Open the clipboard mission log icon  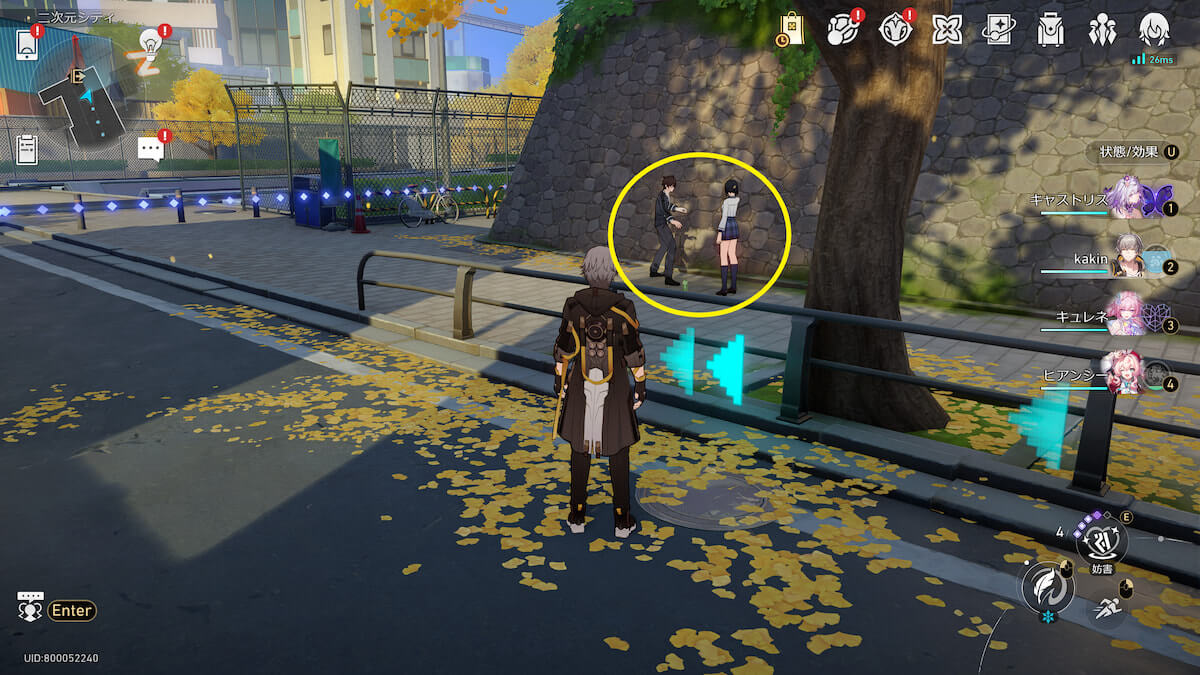27,149
